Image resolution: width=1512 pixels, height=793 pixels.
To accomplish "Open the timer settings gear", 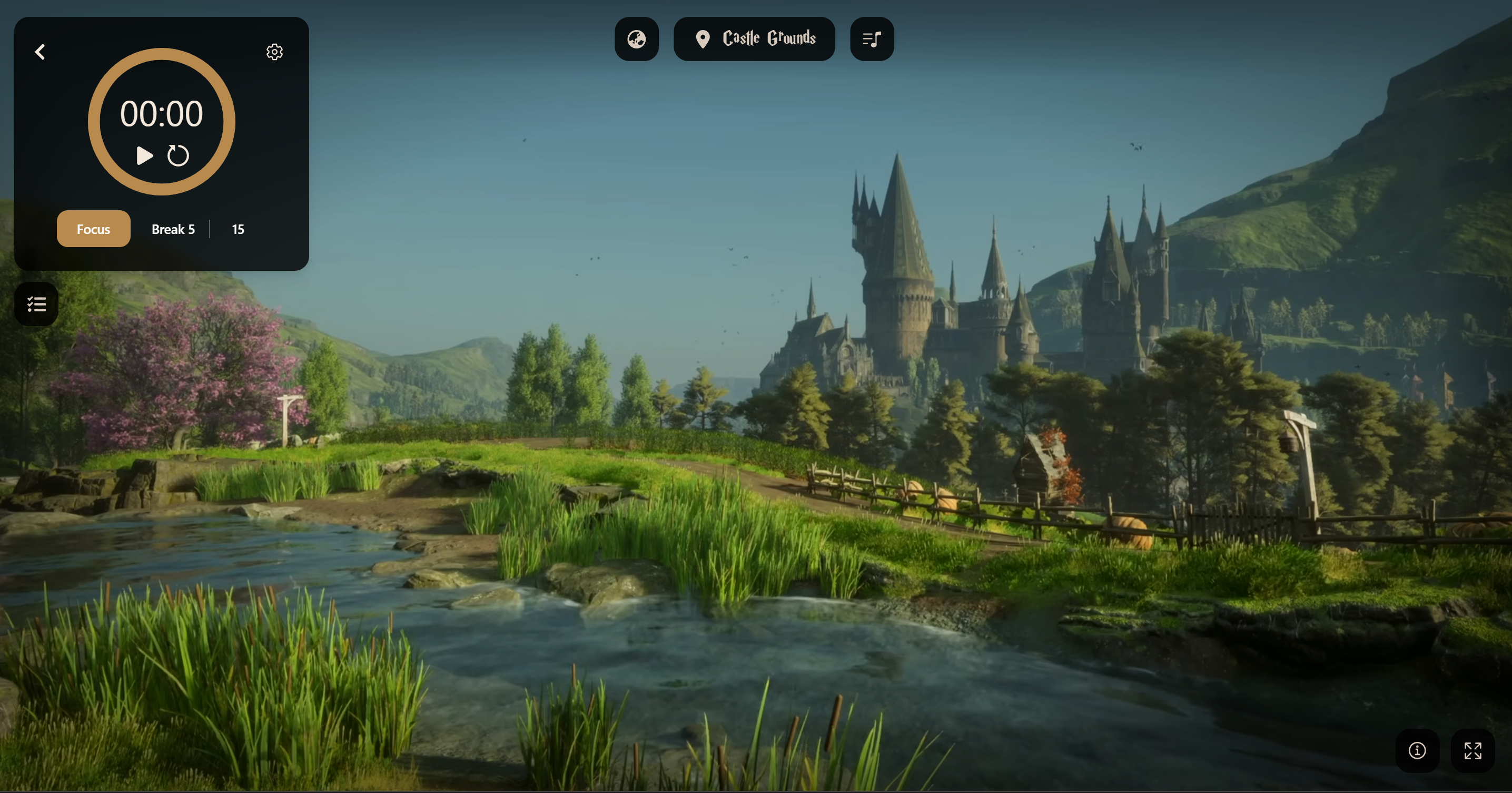I will [274, 52].
